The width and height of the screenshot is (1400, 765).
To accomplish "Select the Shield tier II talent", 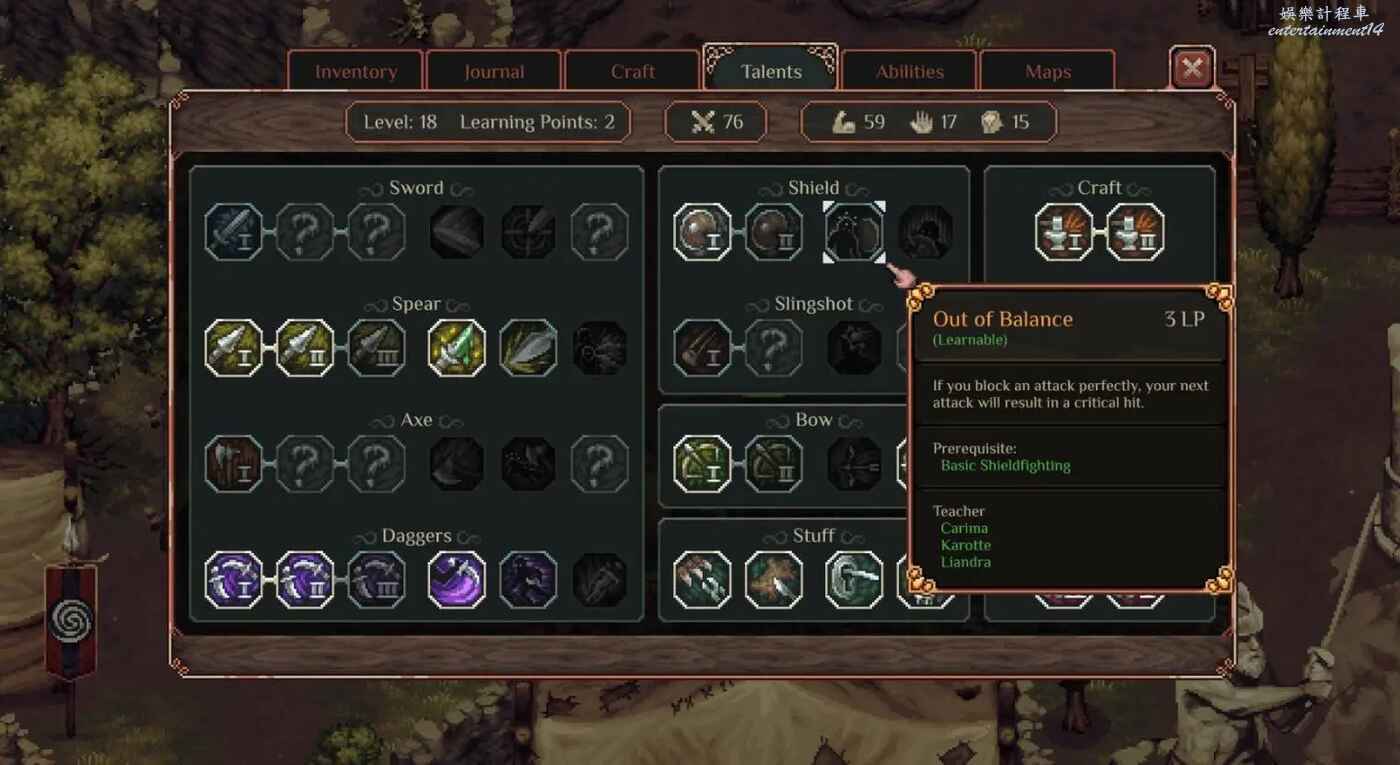I will (774, 232).
